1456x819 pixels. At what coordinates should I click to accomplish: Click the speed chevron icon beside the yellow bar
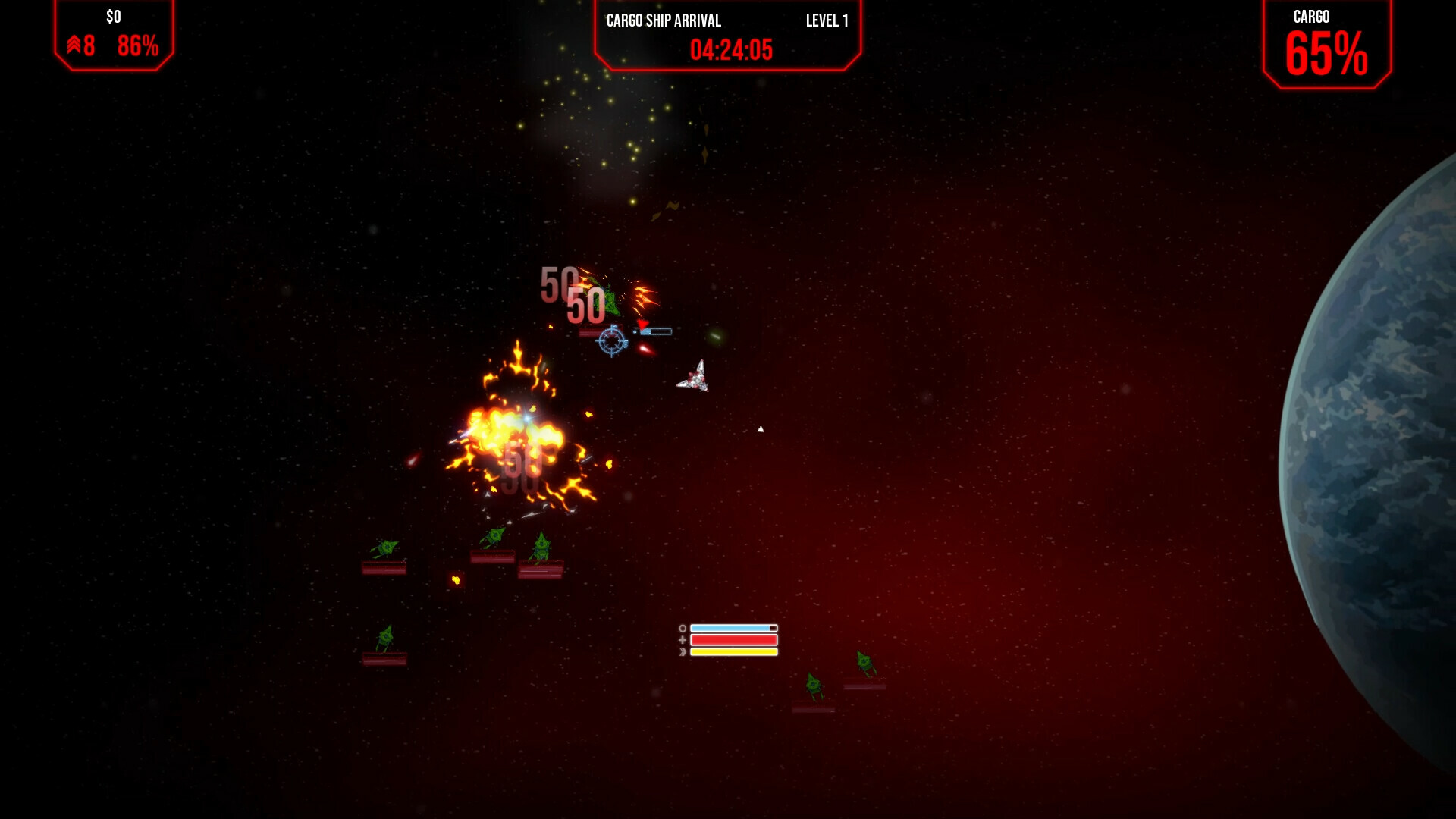click(x=682, y=652)
